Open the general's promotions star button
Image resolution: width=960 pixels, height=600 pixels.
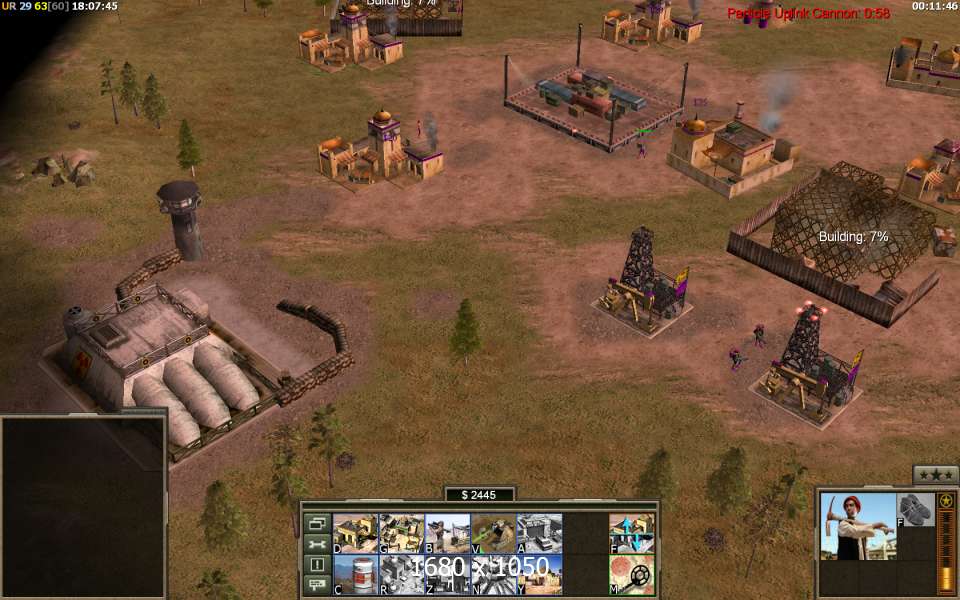[935, 475]
